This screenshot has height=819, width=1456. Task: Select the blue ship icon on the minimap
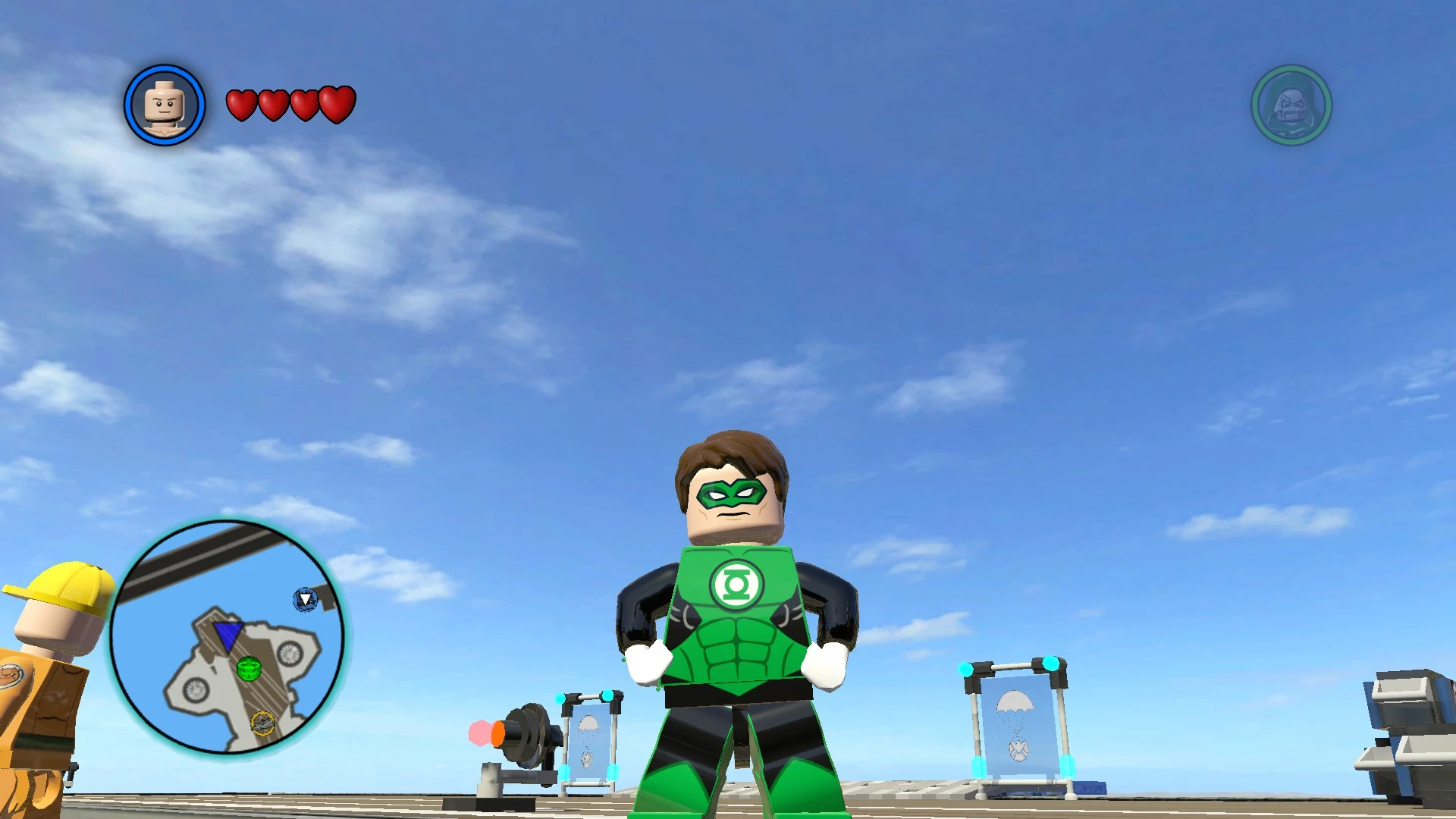coord(305,600)
